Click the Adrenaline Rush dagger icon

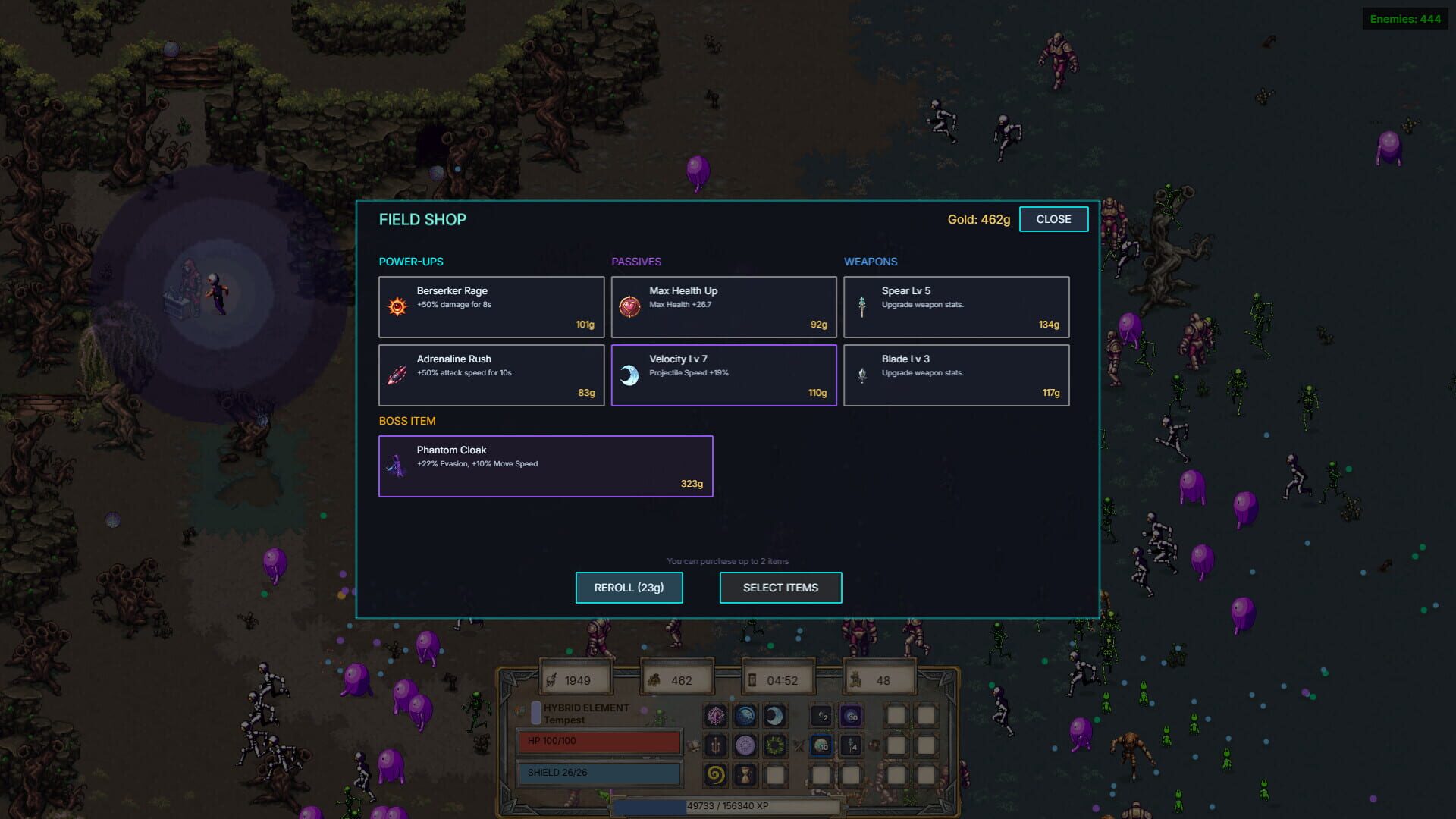(397, 375)
